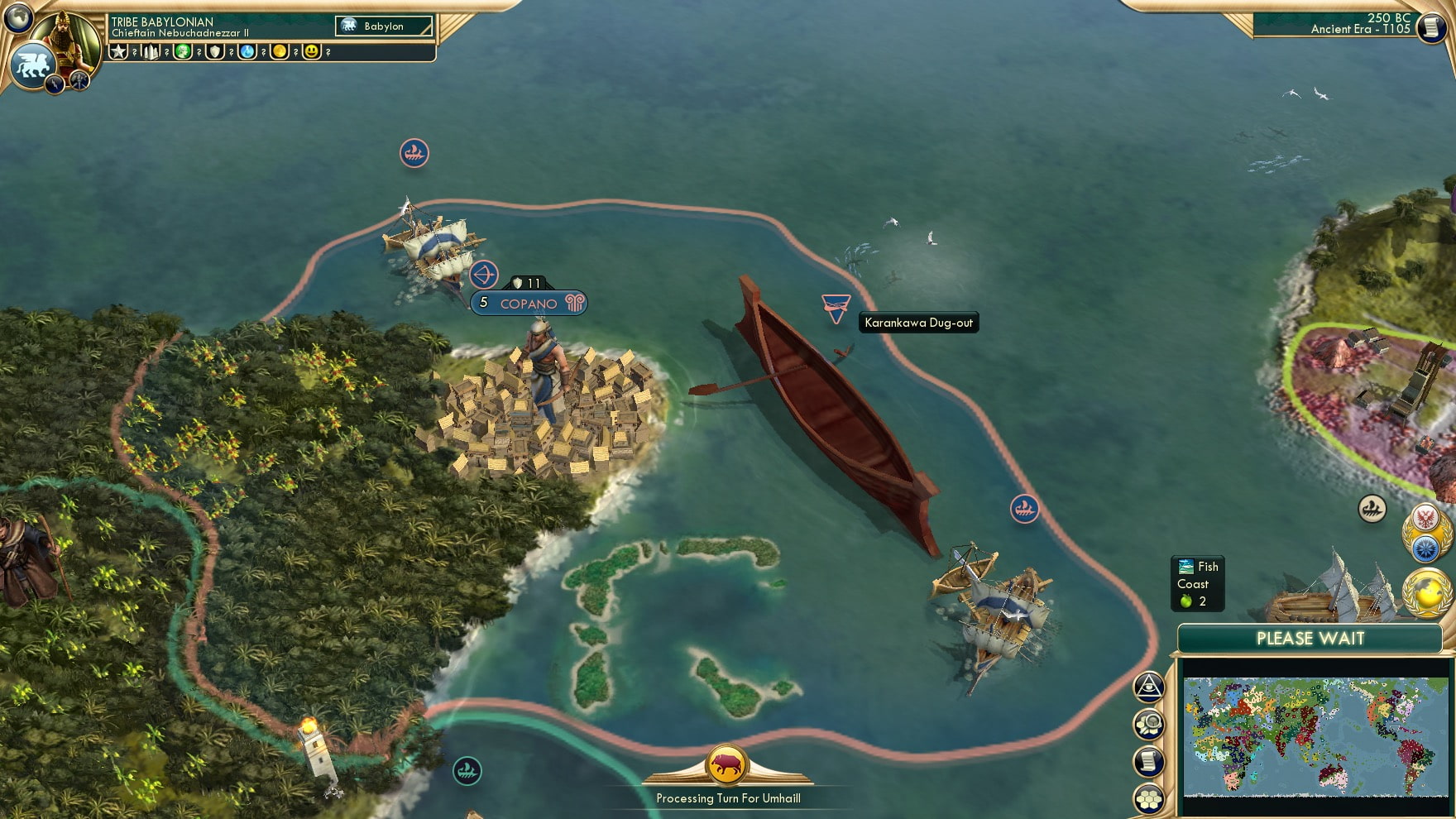The width and height of the screenshot is (1456, 819).
Task: Open the Babylon civilization dropdown
Action: click(384, 26)
